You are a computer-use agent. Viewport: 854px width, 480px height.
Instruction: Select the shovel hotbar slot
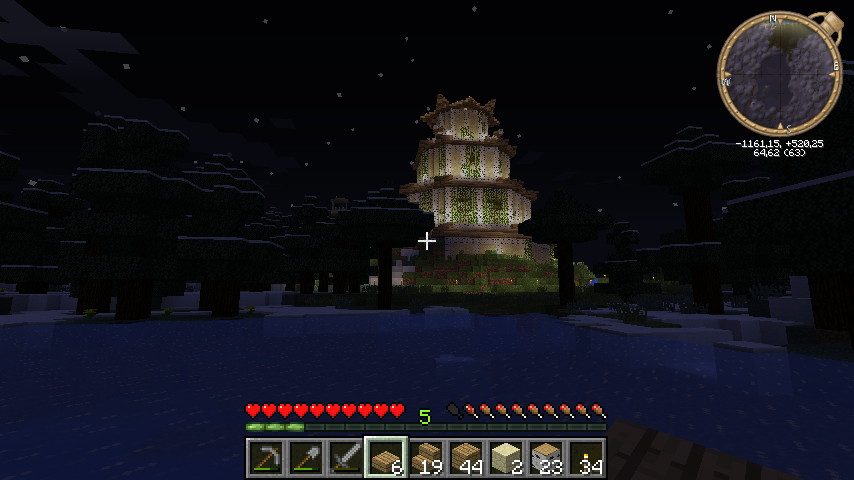point(305,458)
